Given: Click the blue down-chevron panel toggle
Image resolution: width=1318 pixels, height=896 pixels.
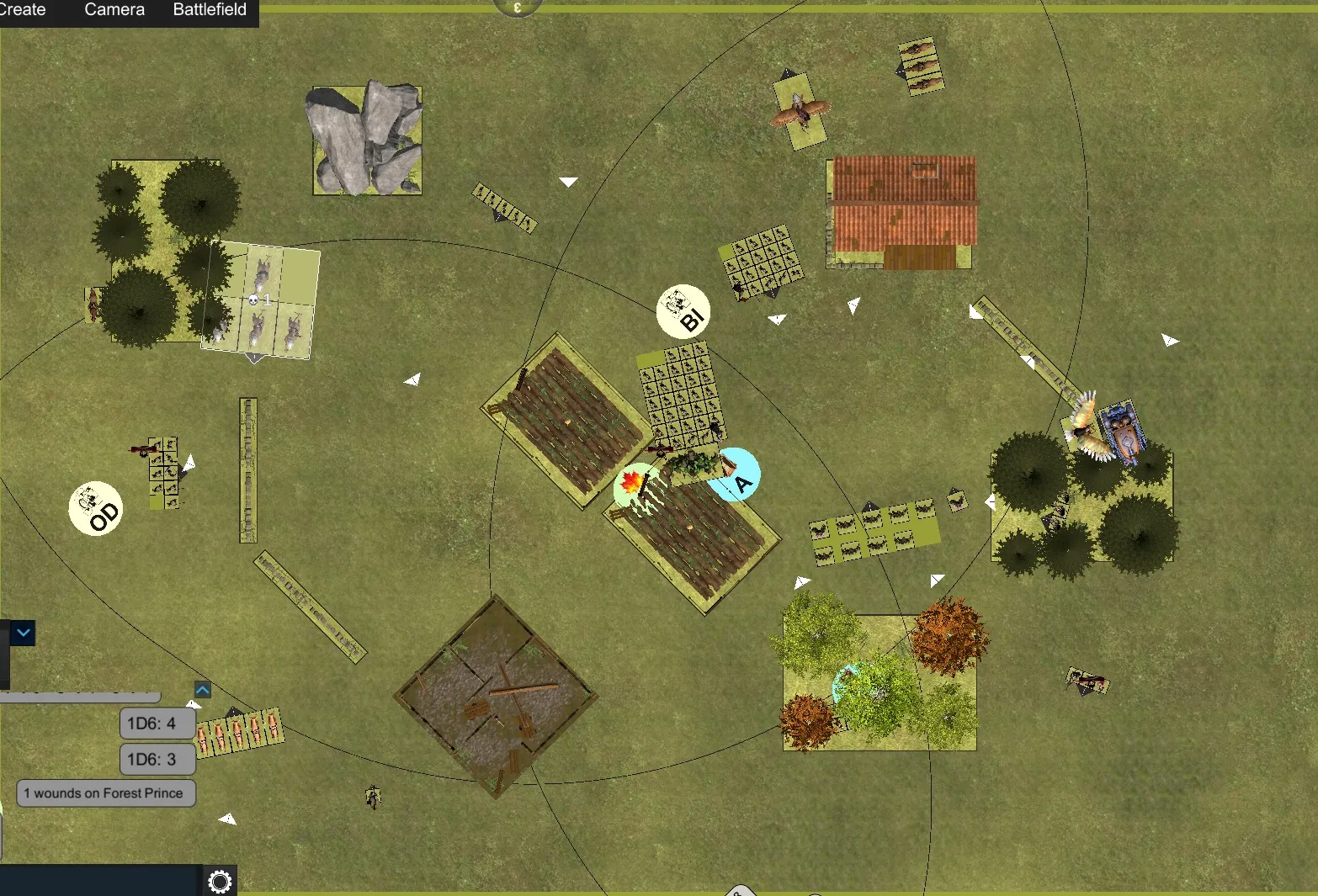Looking at the screenshot, I should tap(23, 633).
